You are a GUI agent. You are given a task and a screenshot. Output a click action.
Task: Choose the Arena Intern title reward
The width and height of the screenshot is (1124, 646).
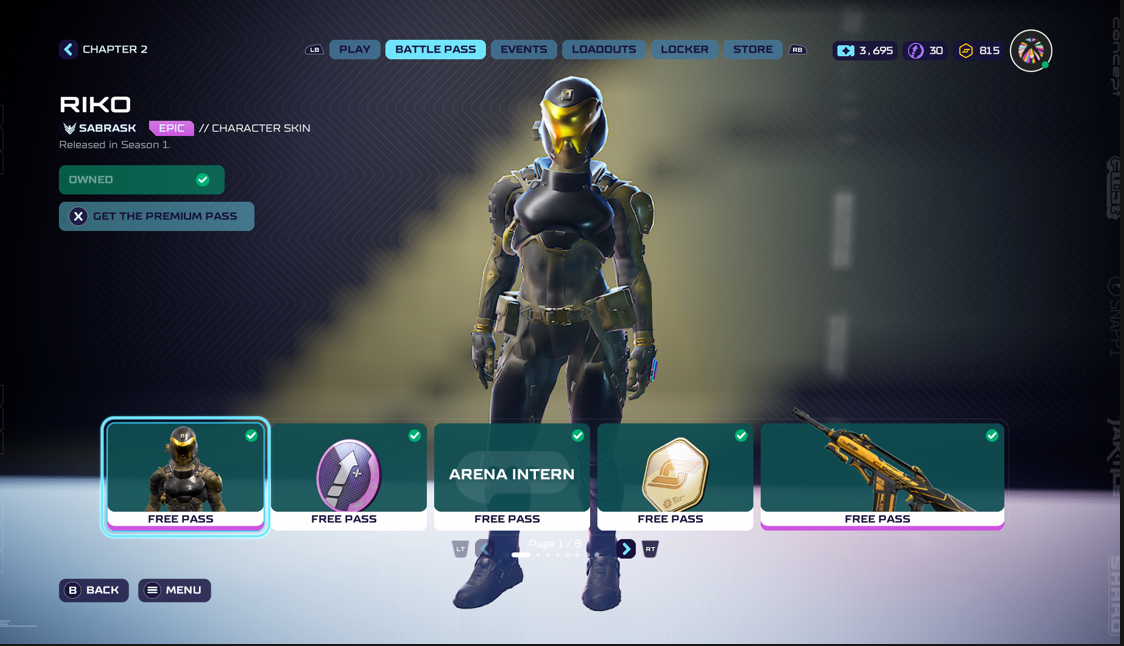[x=511, y=475]
